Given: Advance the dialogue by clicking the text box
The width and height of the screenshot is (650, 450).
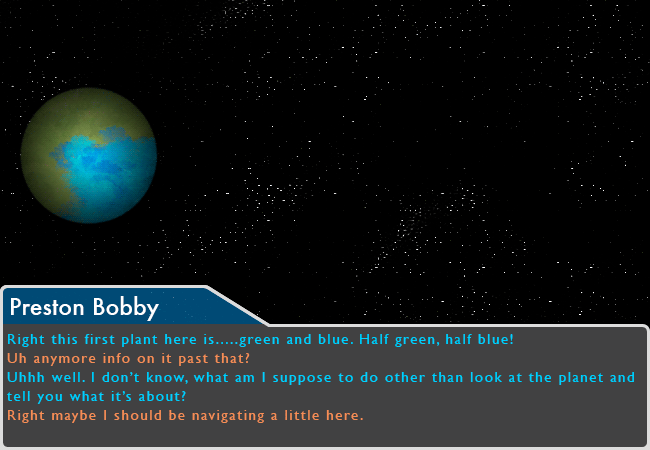Looking at the screenshot, I should (x=325, y=385).
